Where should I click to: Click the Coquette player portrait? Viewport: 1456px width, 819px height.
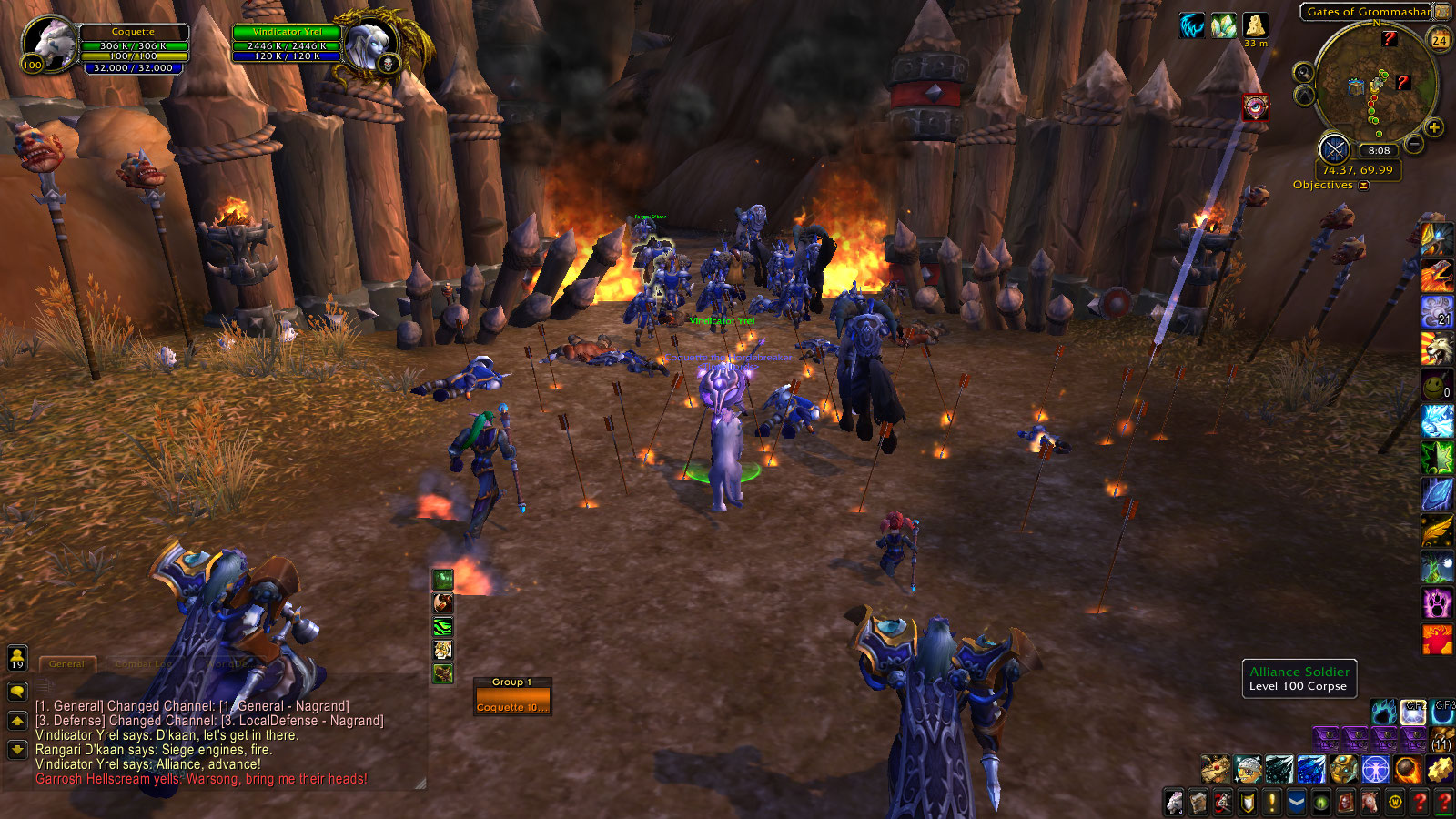[50, 43]
